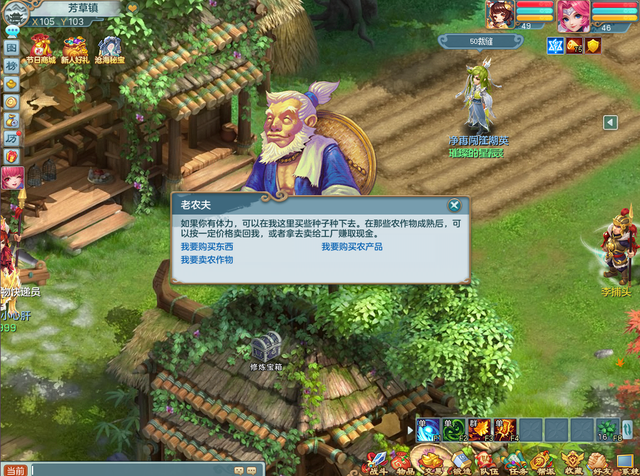Image resolution: width=640 pixels, height=476 pixels.
Task: Choose the 我要购买东西 dialogue option
Action: point(207,246)
